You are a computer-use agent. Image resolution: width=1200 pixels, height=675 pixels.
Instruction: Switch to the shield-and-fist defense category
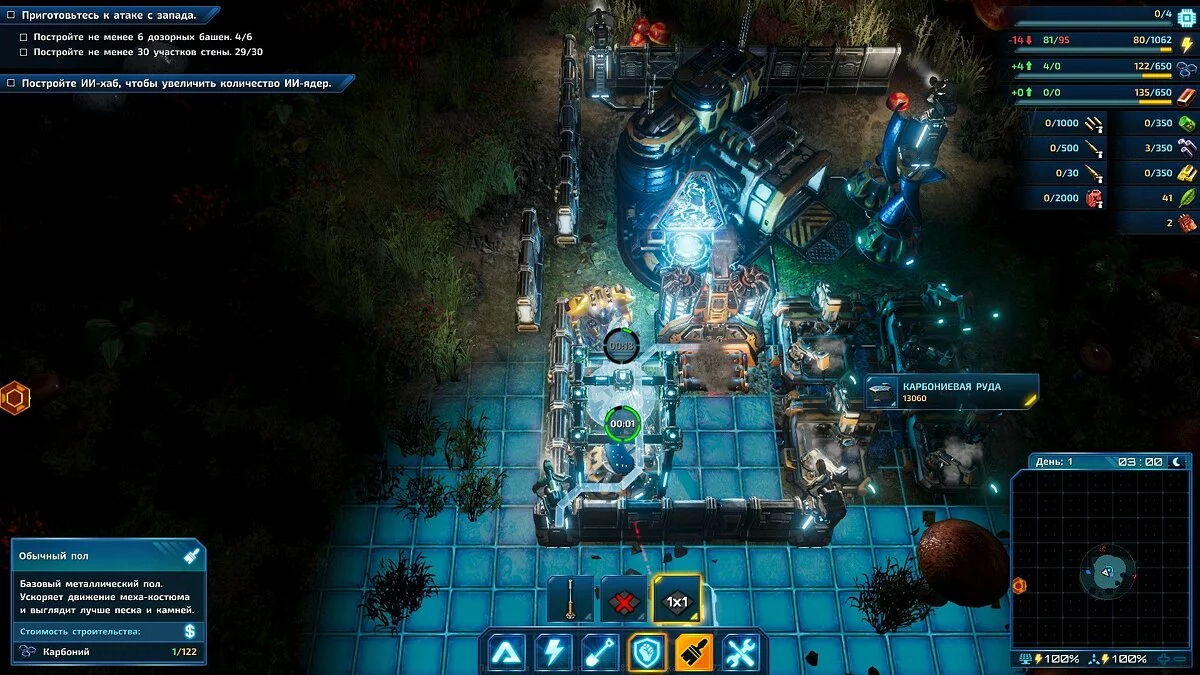(648, 652)
